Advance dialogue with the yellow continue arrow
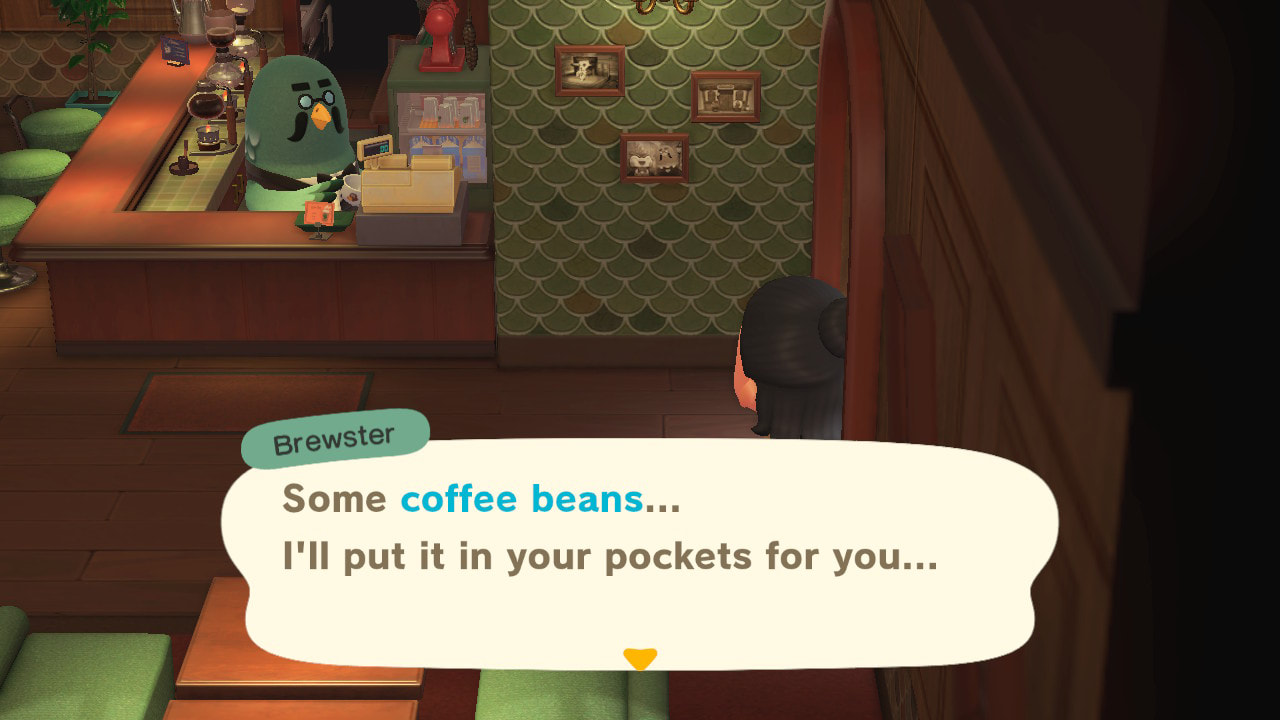This screenshot has height=720, width=1280. [x=640, y=658]
